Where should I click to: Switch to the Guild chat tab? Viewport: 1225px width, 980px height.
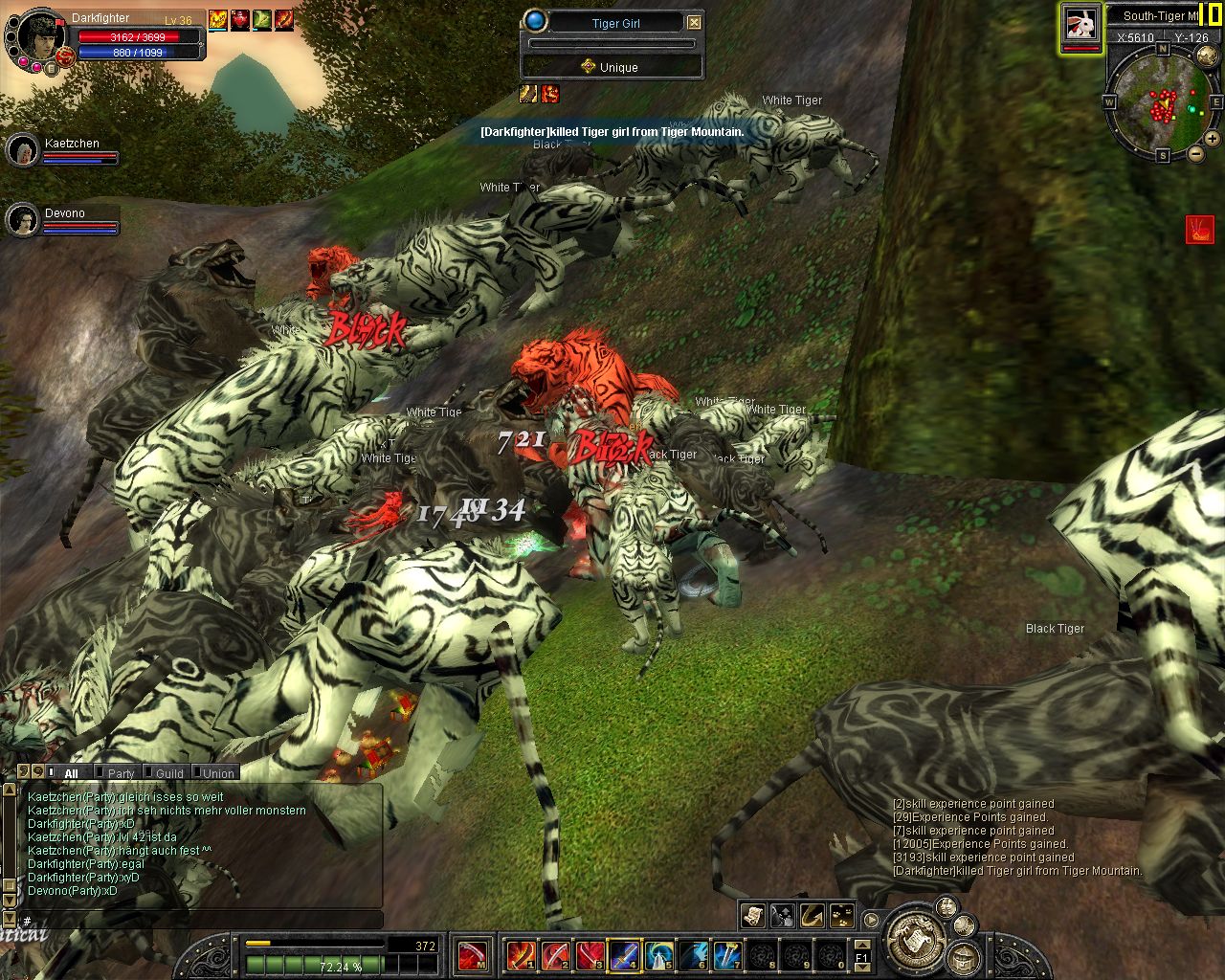pos(169,773)
